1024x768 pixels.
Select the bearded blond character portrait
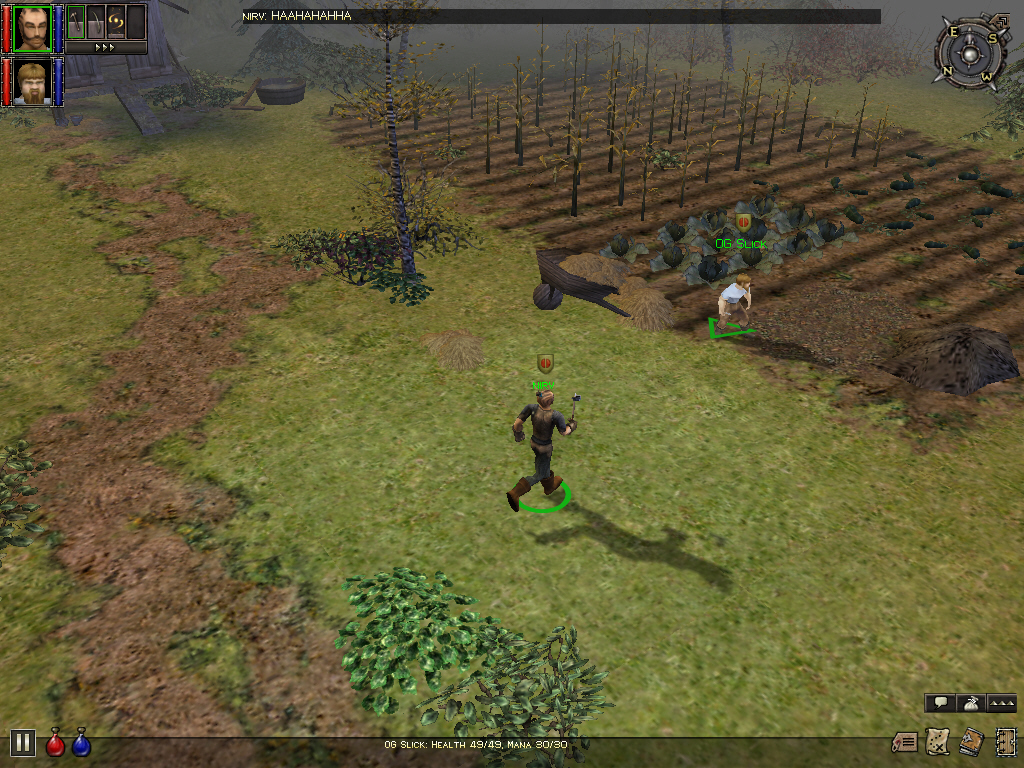click(32, 81)
